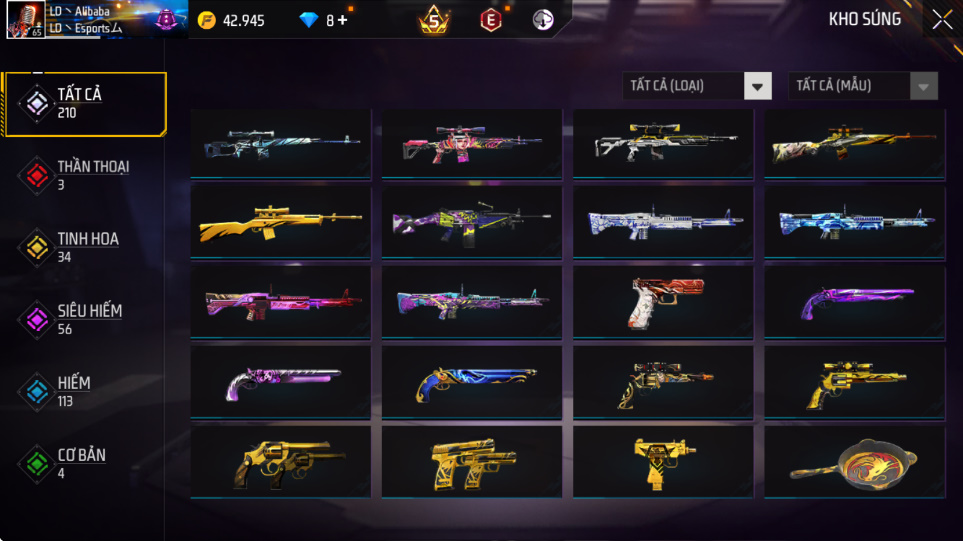
Task: Open the player profile avatar
Action: pyautogui.click(x=24, y=20)
